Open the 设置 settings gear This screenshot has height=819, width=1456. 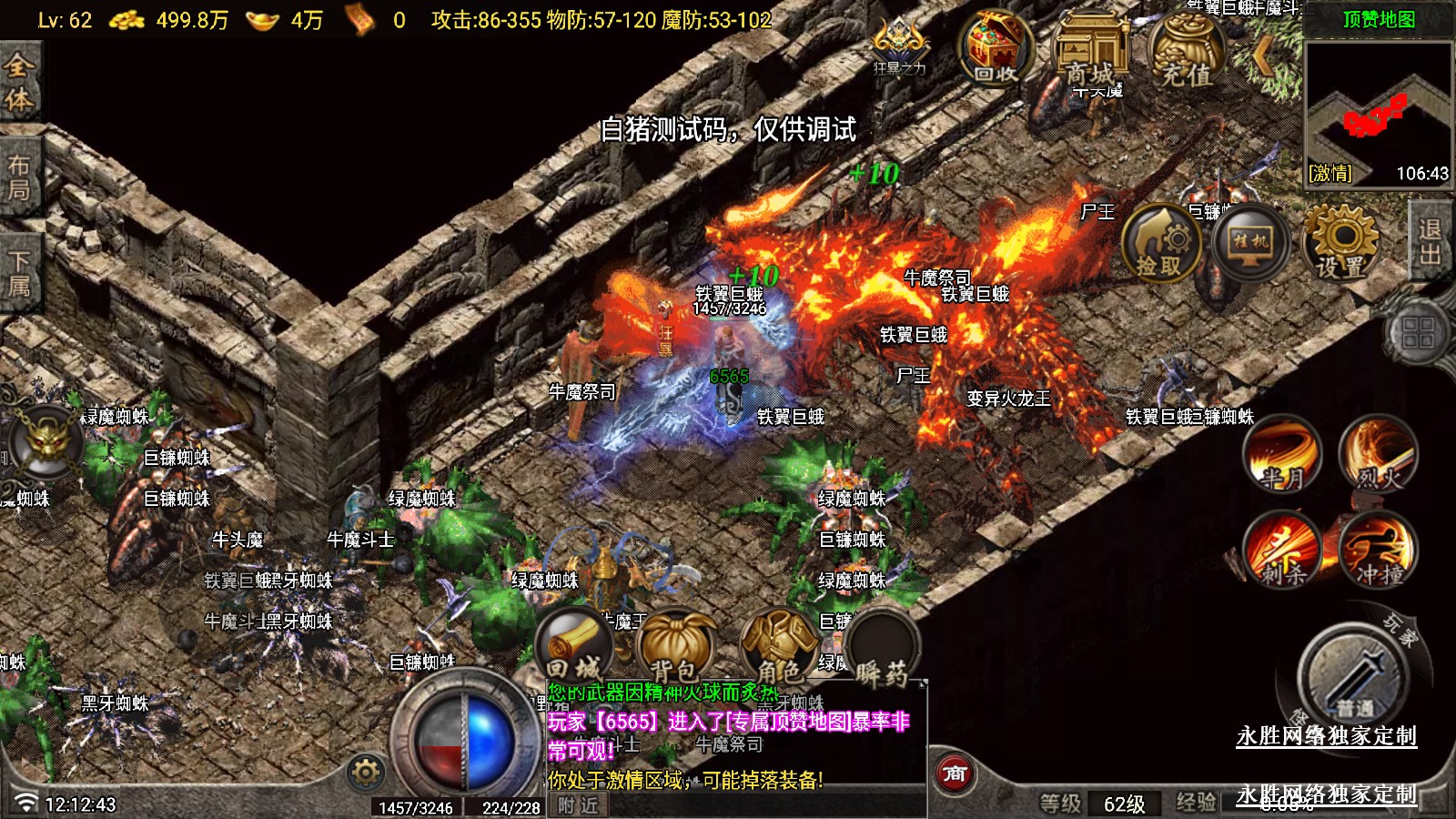(1341, 243)
